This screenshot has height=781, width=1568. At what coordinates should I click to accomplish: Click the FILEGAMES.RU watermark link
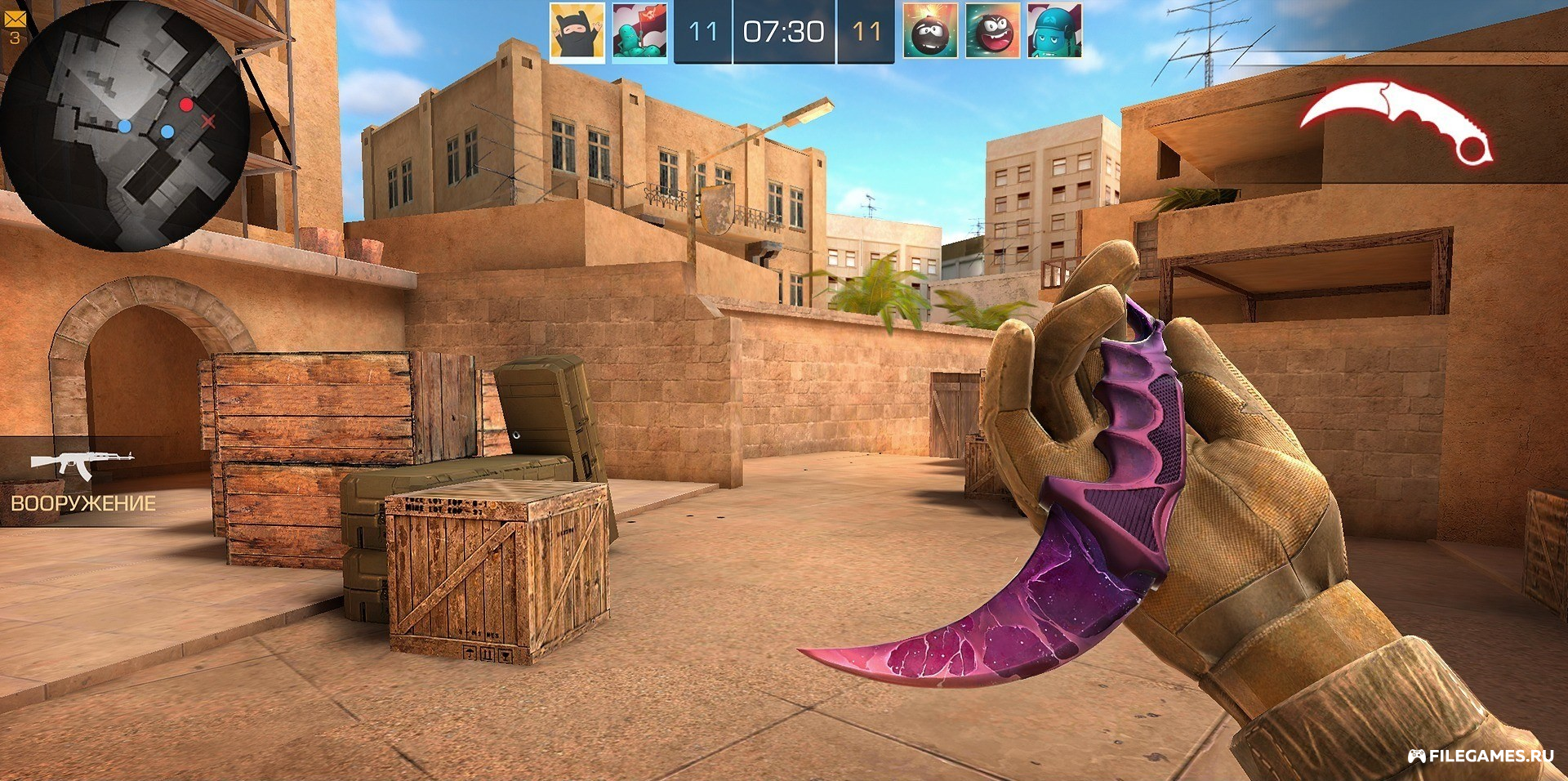pyautogui.click(x=1480, y=756)
